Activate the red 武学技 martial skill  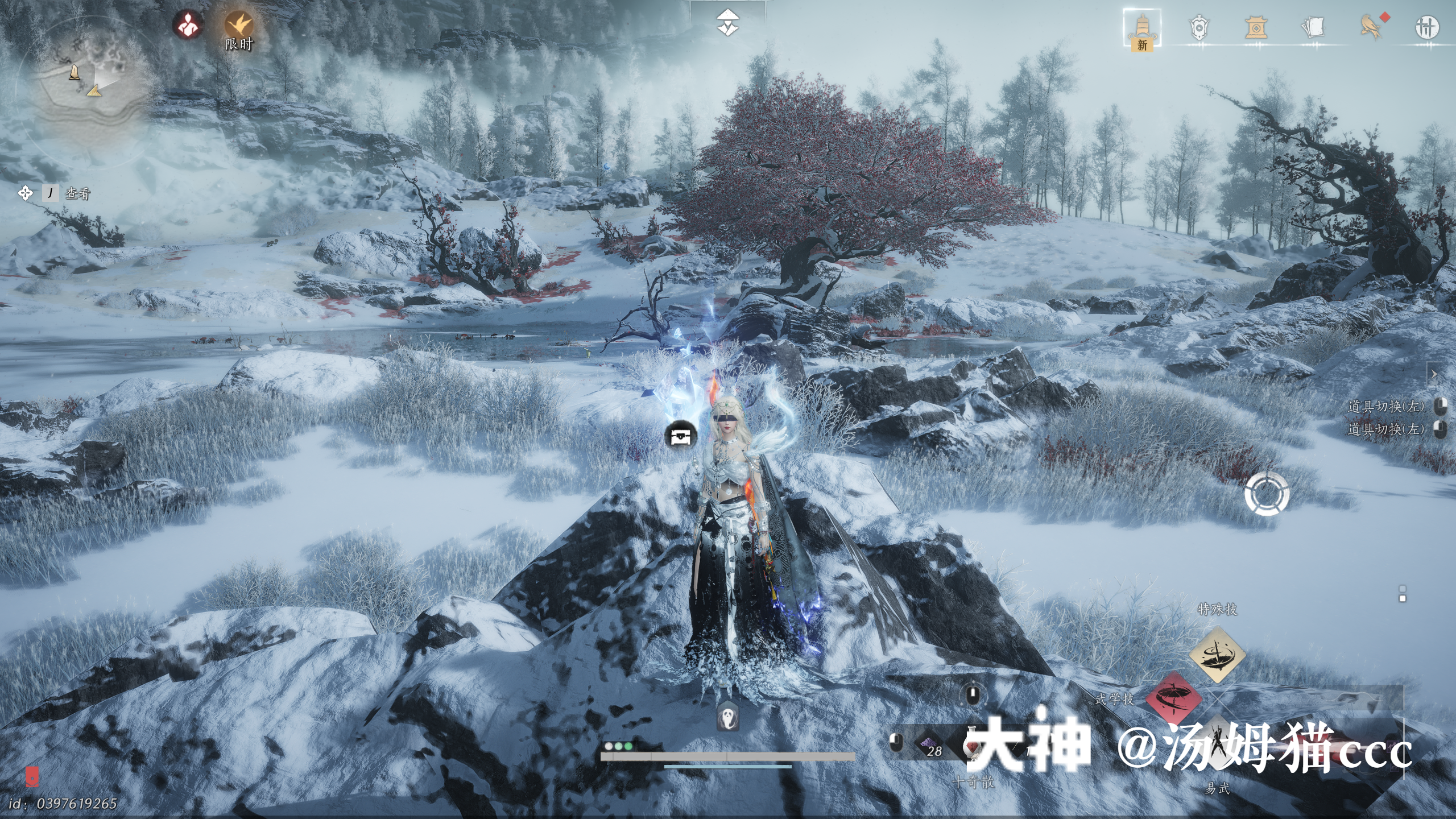click(1173, 698)
